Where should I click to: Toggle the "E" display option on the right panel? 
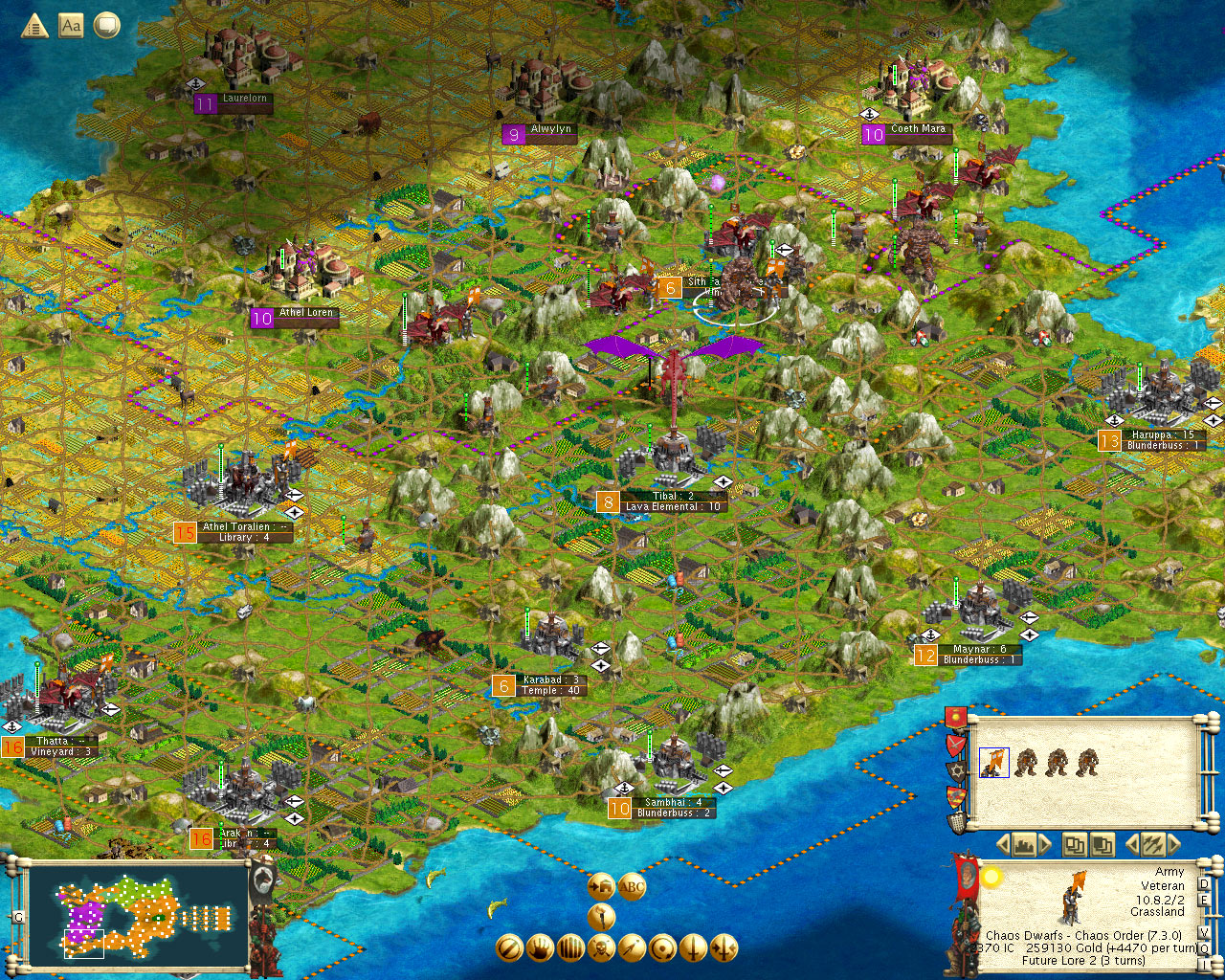1203,901
